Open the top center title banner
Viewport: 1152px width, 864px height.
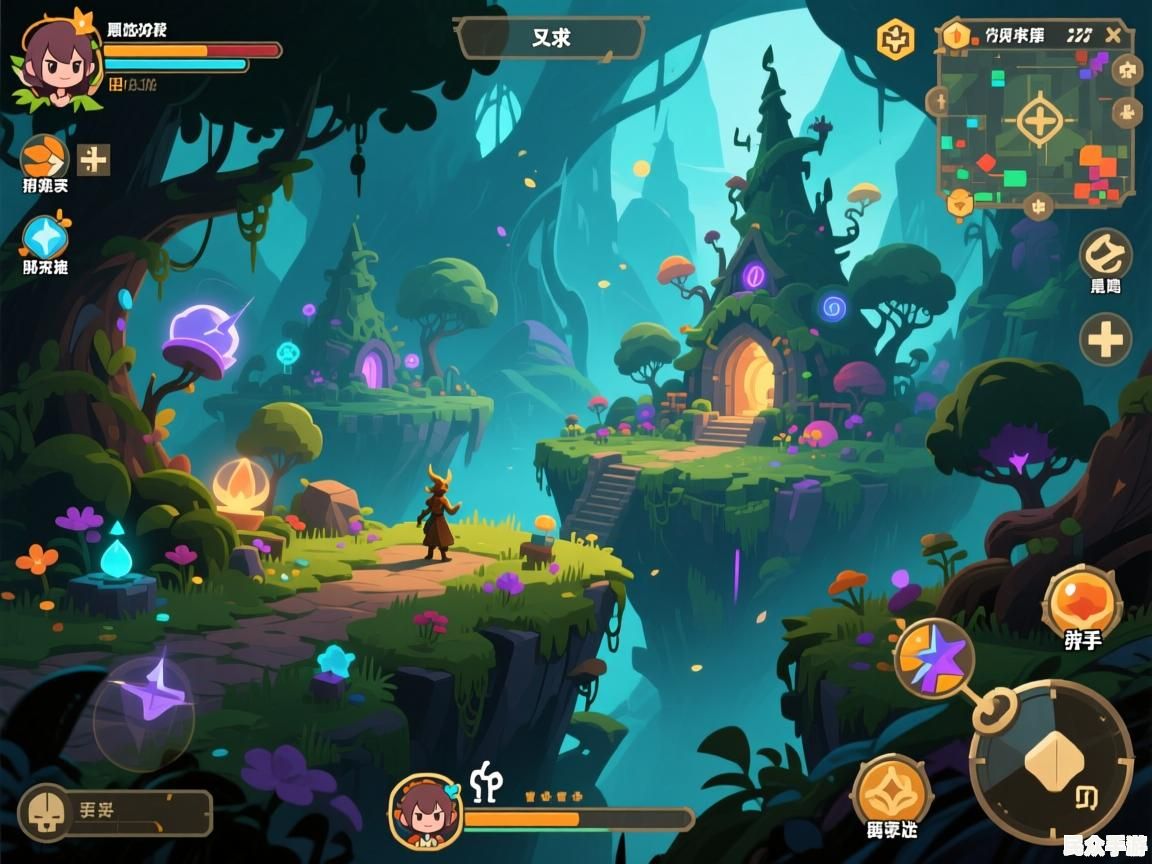(551, 39)
